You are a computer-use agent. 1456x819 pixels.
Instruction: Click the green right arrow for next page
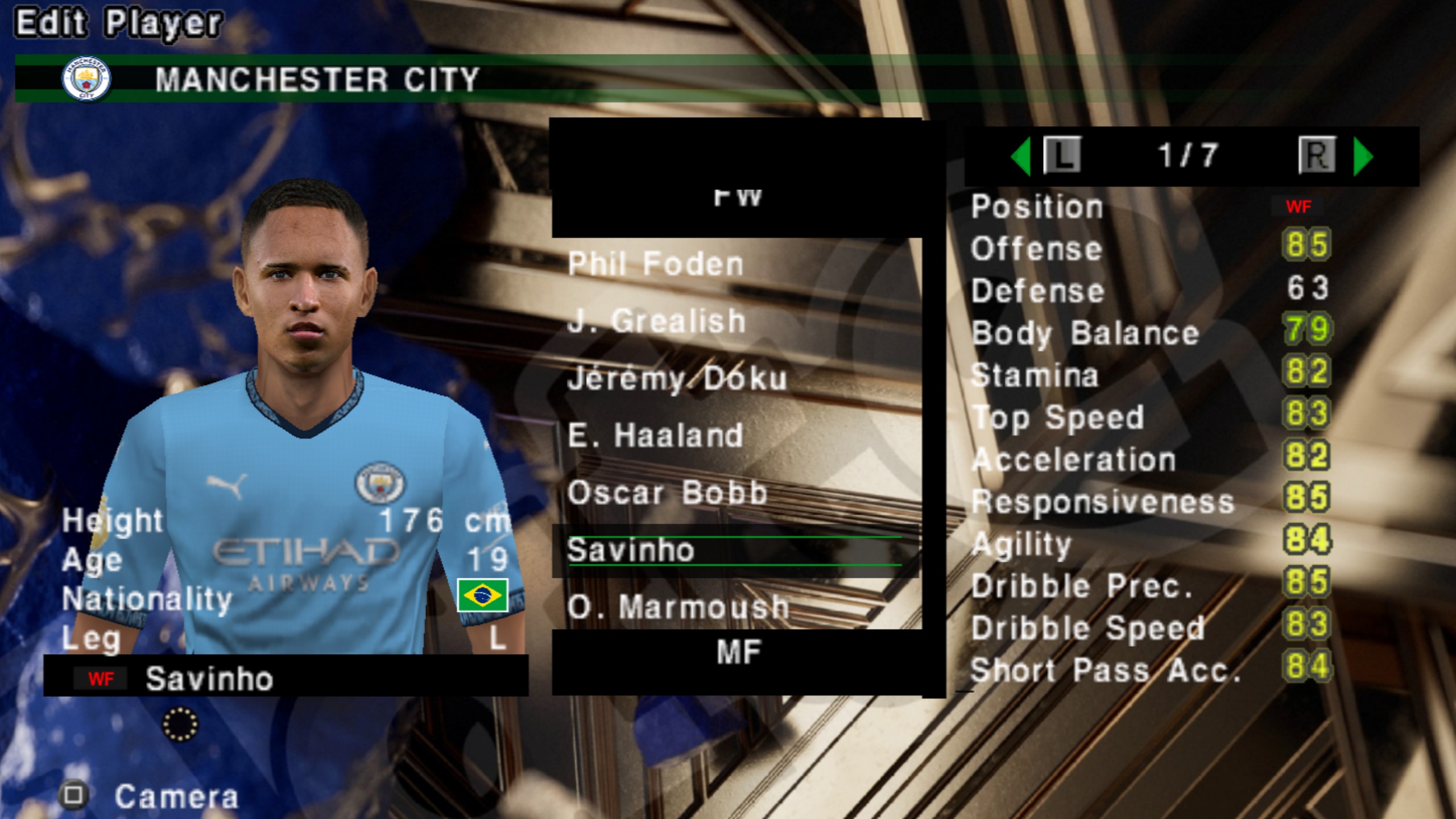pos(1363,156)
